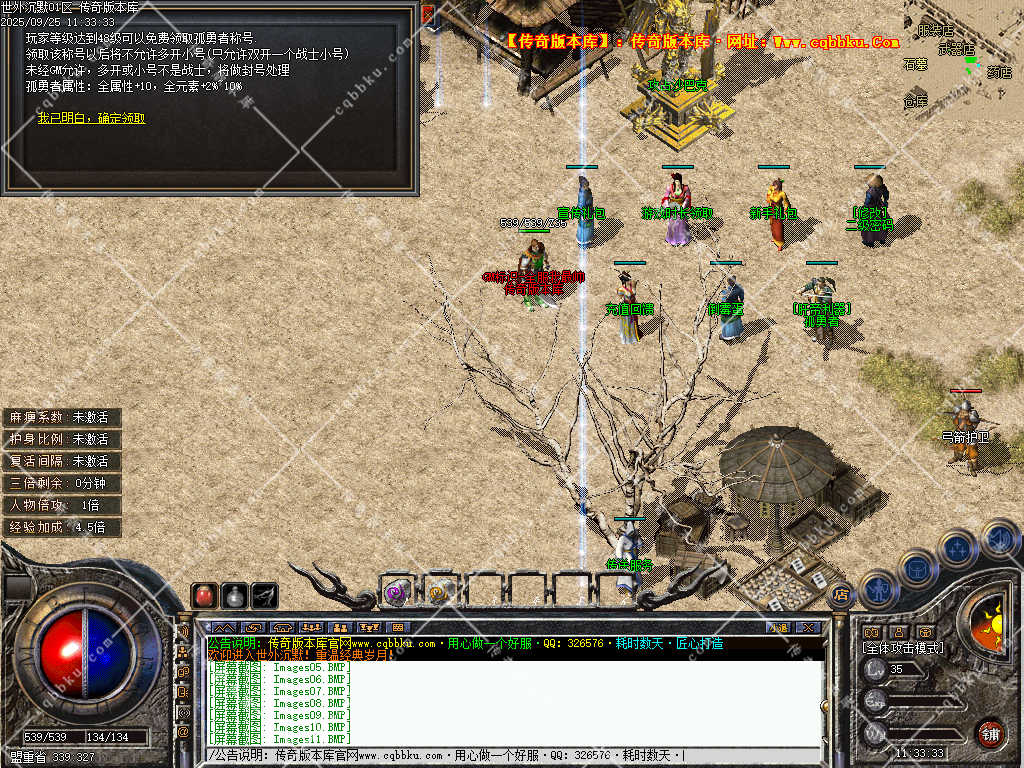Image resolution: width=1024 pixels, height=768 pixels.
Task: Select the purple swirl scroll belt slot
Action: point(397,592)
